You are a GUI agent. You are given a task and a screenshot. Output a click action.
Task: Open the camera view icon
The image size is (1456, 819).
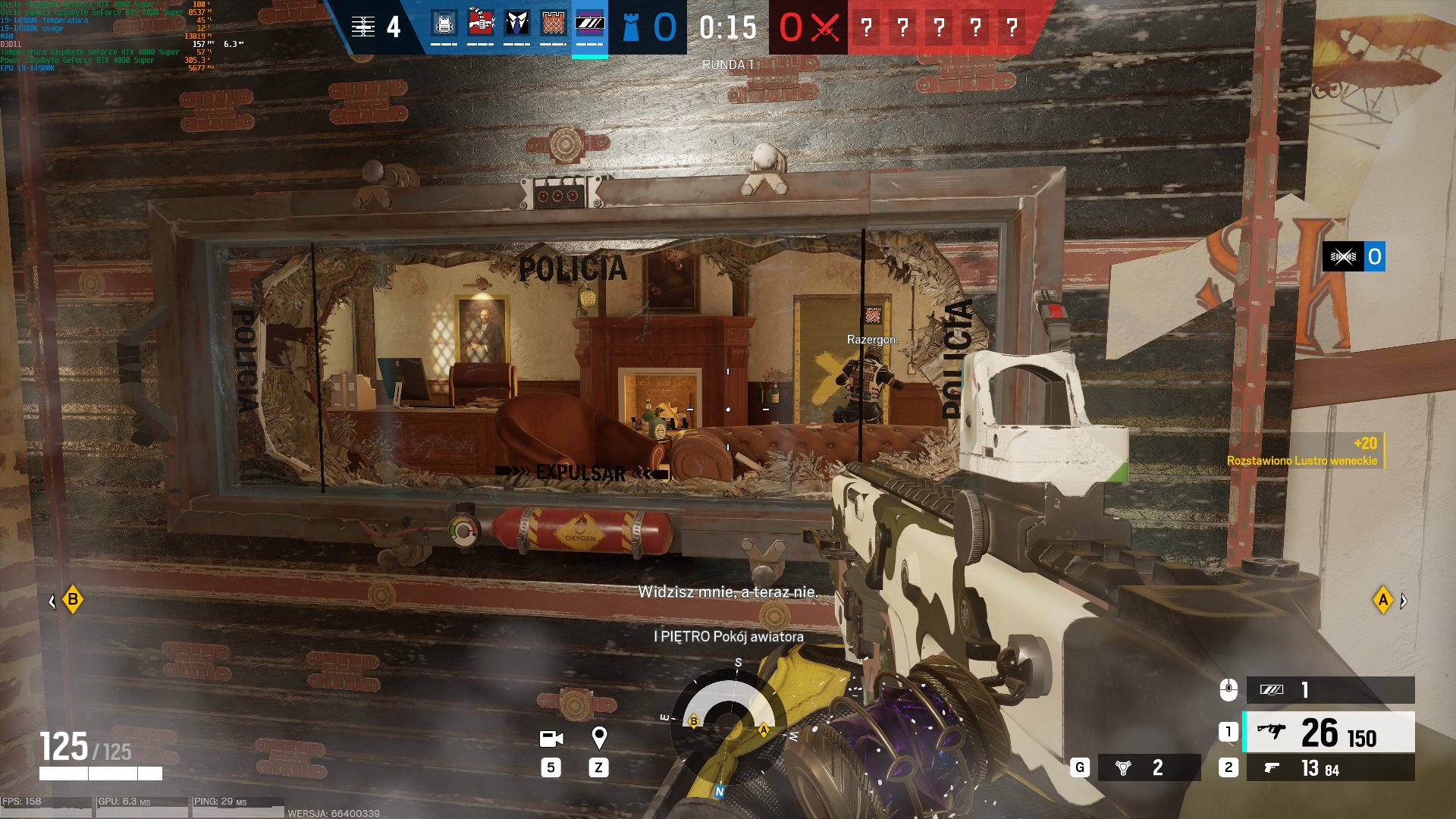click(551, 739)
